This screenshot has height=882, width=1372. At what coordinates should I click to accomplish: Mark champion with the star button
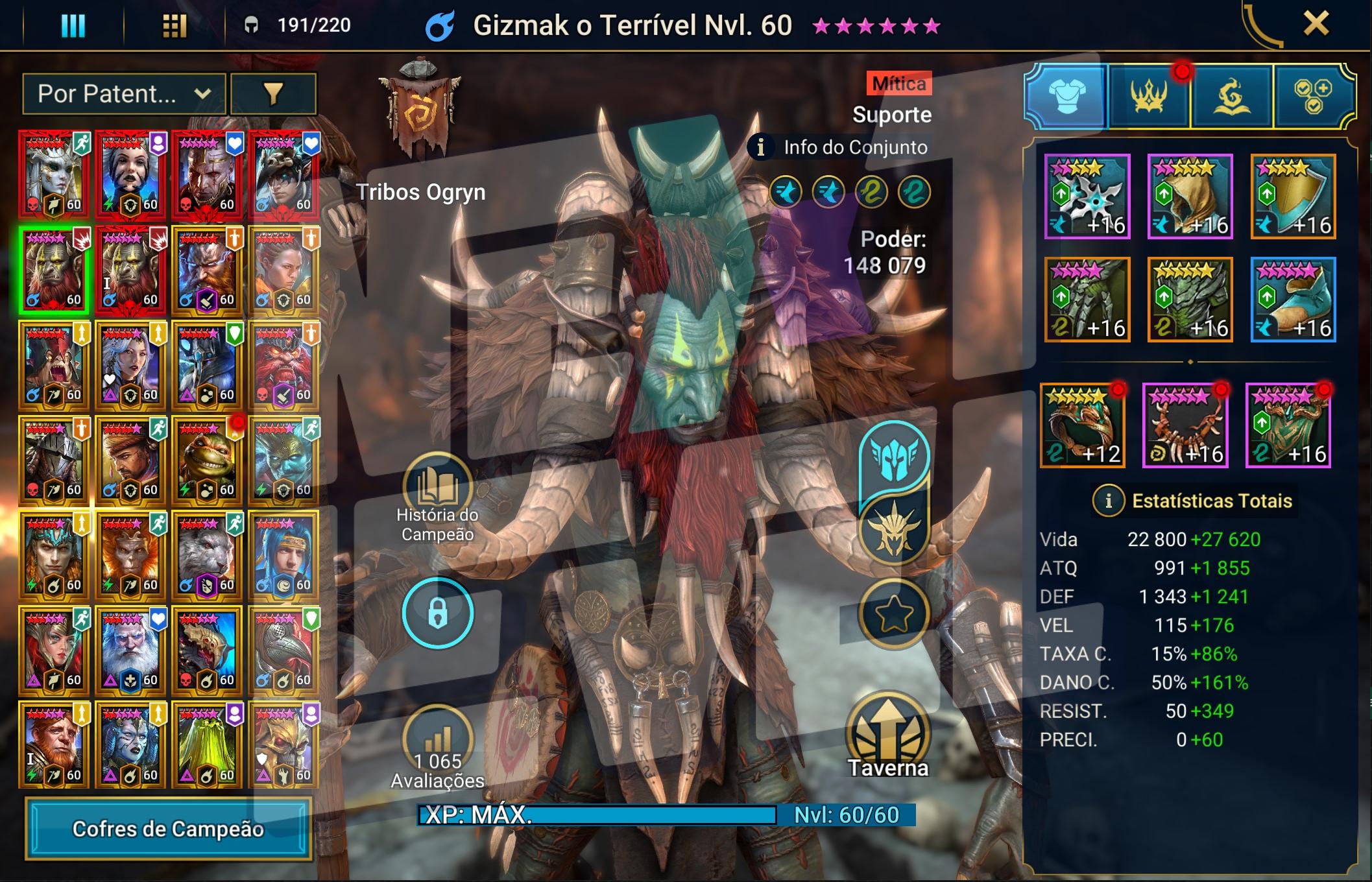pos(894,613)
